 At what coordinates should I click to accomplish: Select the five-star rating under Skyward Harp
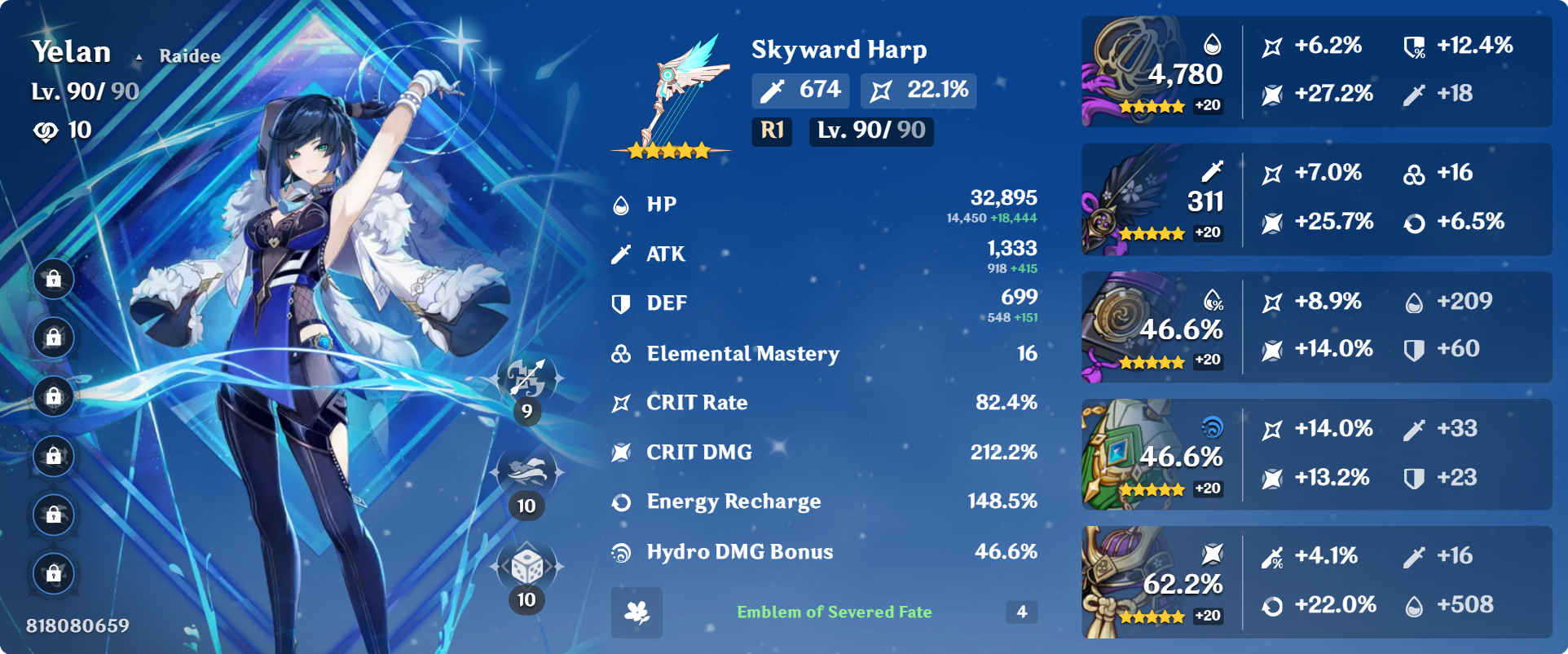click(670, 149)
